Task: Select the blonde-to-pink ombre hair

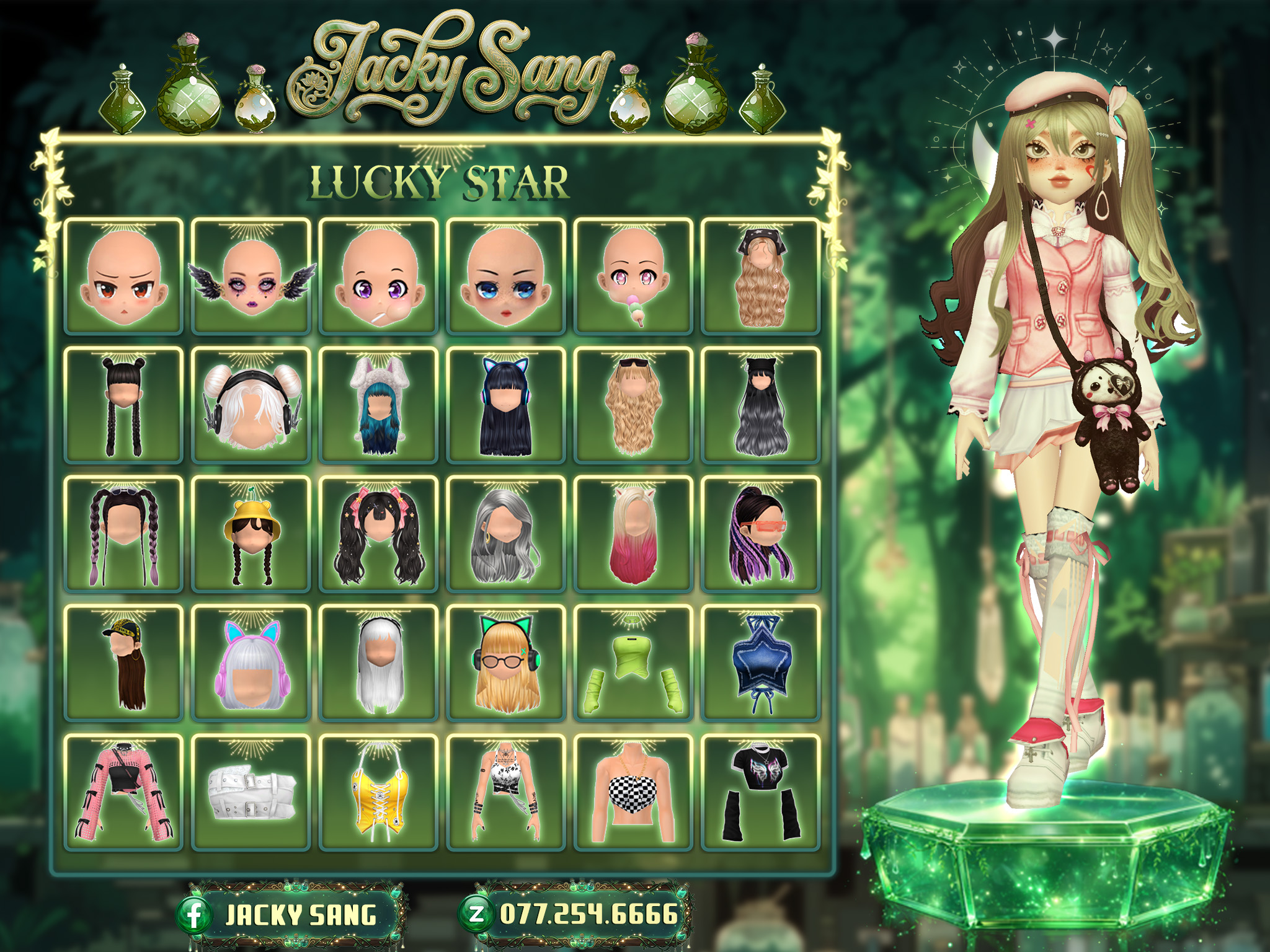Action: pyautogui.click(x=634, y=534)
